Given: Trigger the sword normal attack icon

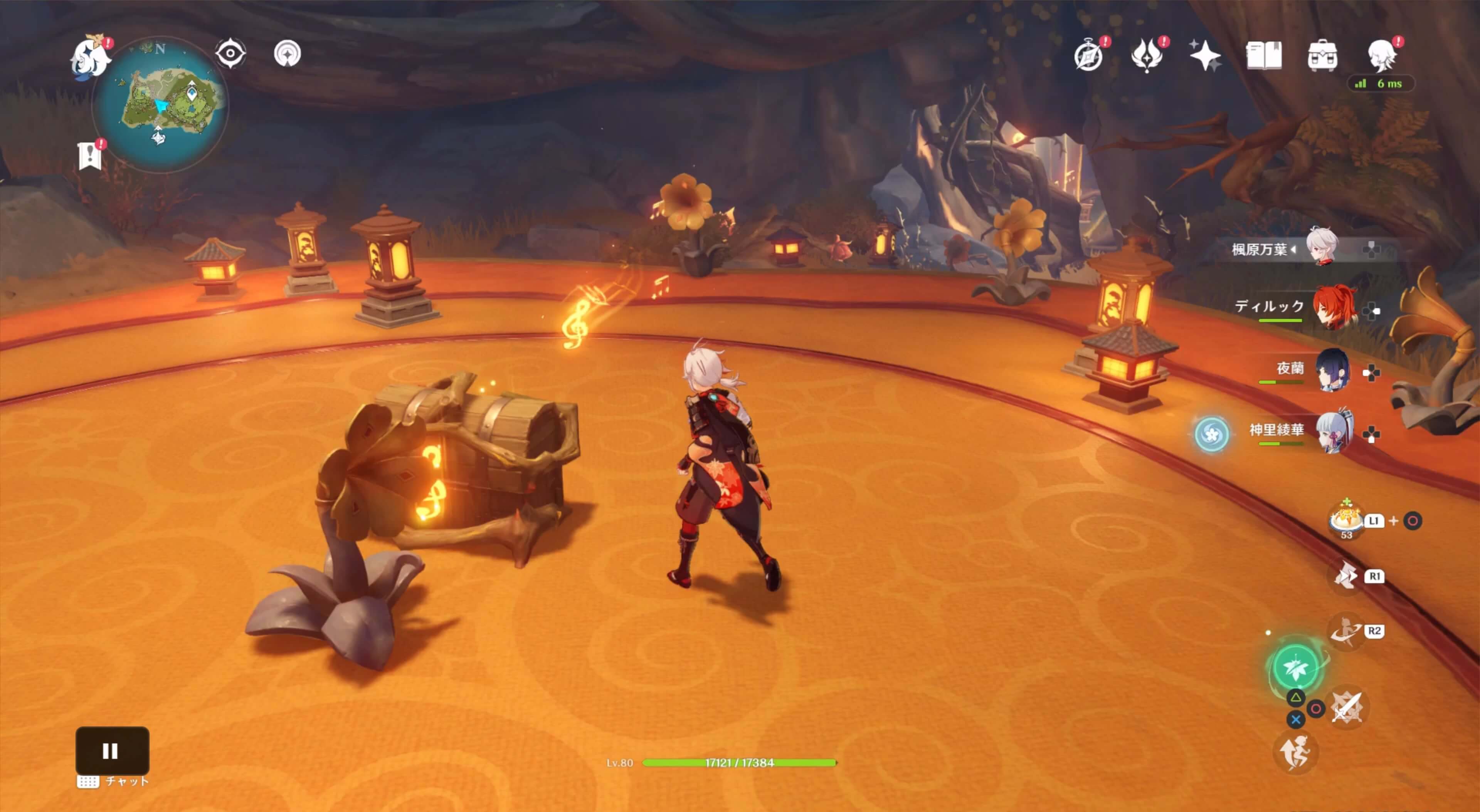Looking at the screenshot, I should pos(1347,708).
